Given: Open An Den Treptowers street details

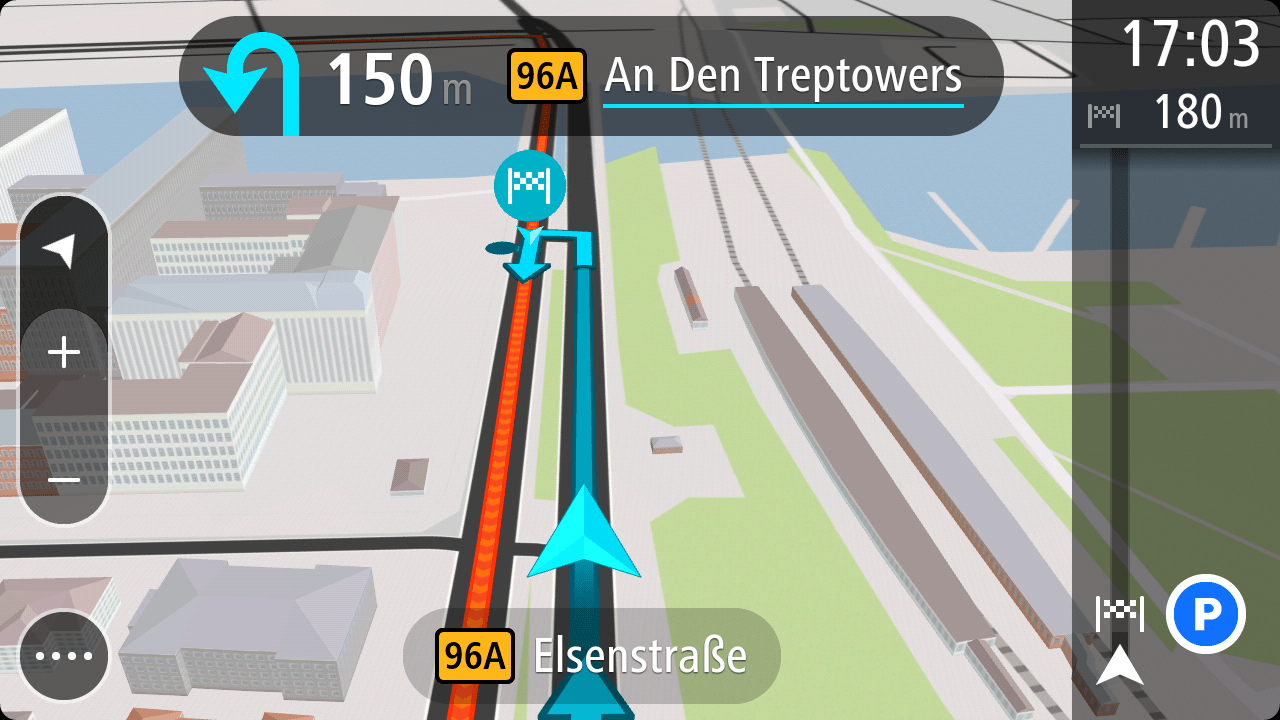Looking at the screenshot, I should (x=782, y=75).
